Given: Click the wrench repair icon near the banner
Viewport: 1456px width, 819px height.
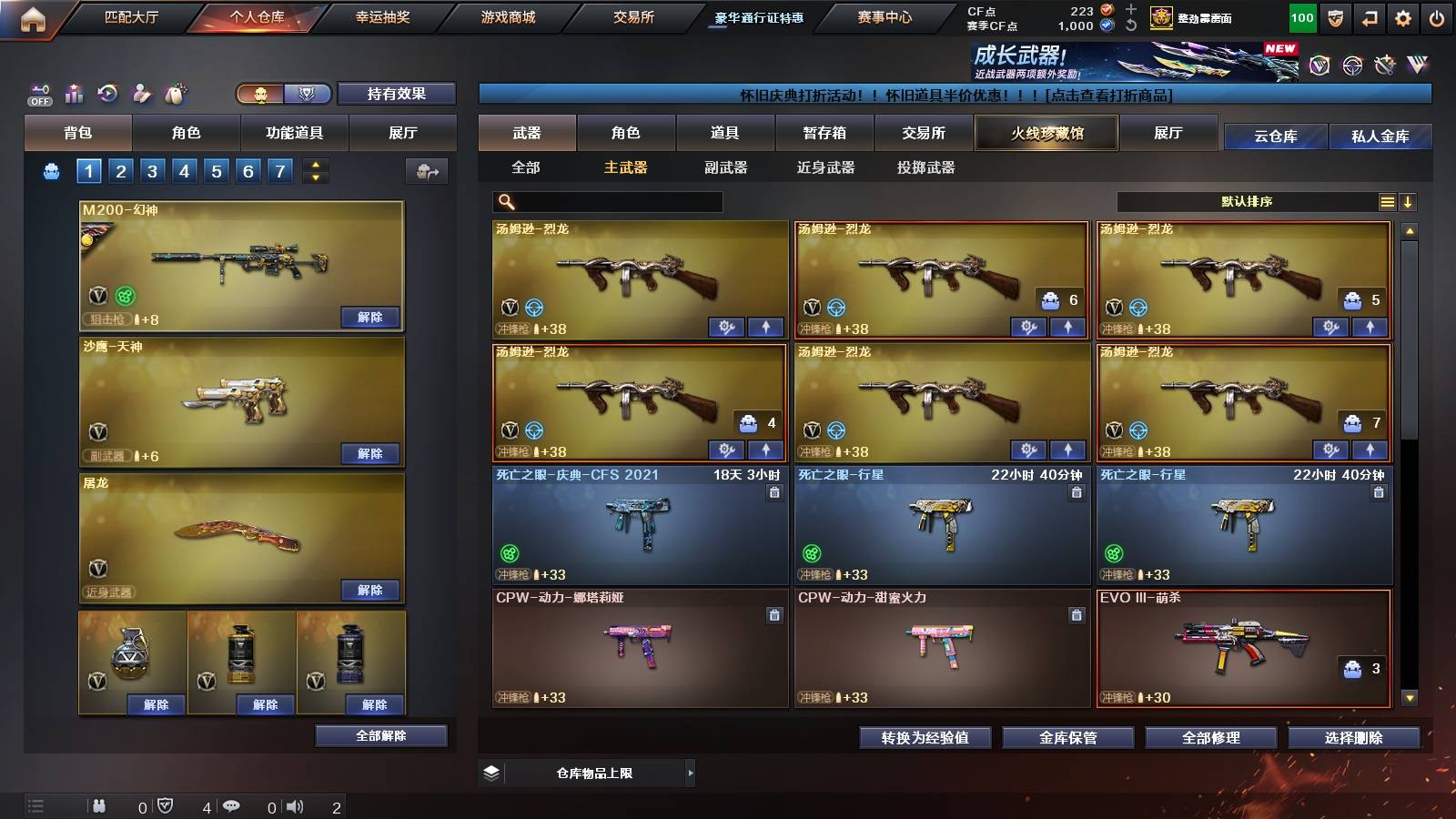Looking at the screenshot, I should pyautogui.click(x=1387, y=65).
